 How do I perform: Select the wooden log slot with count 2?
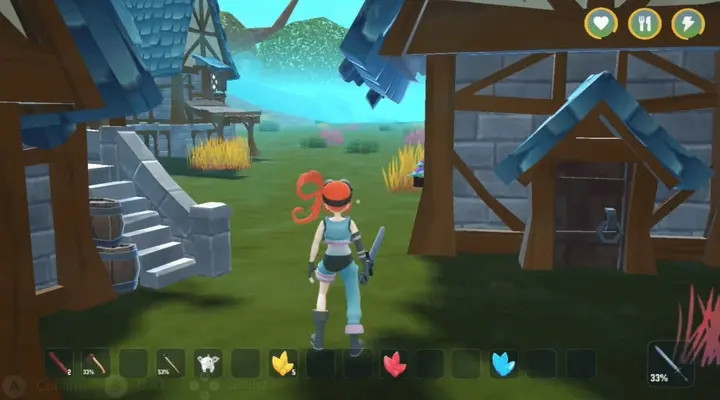click(59, 364)
